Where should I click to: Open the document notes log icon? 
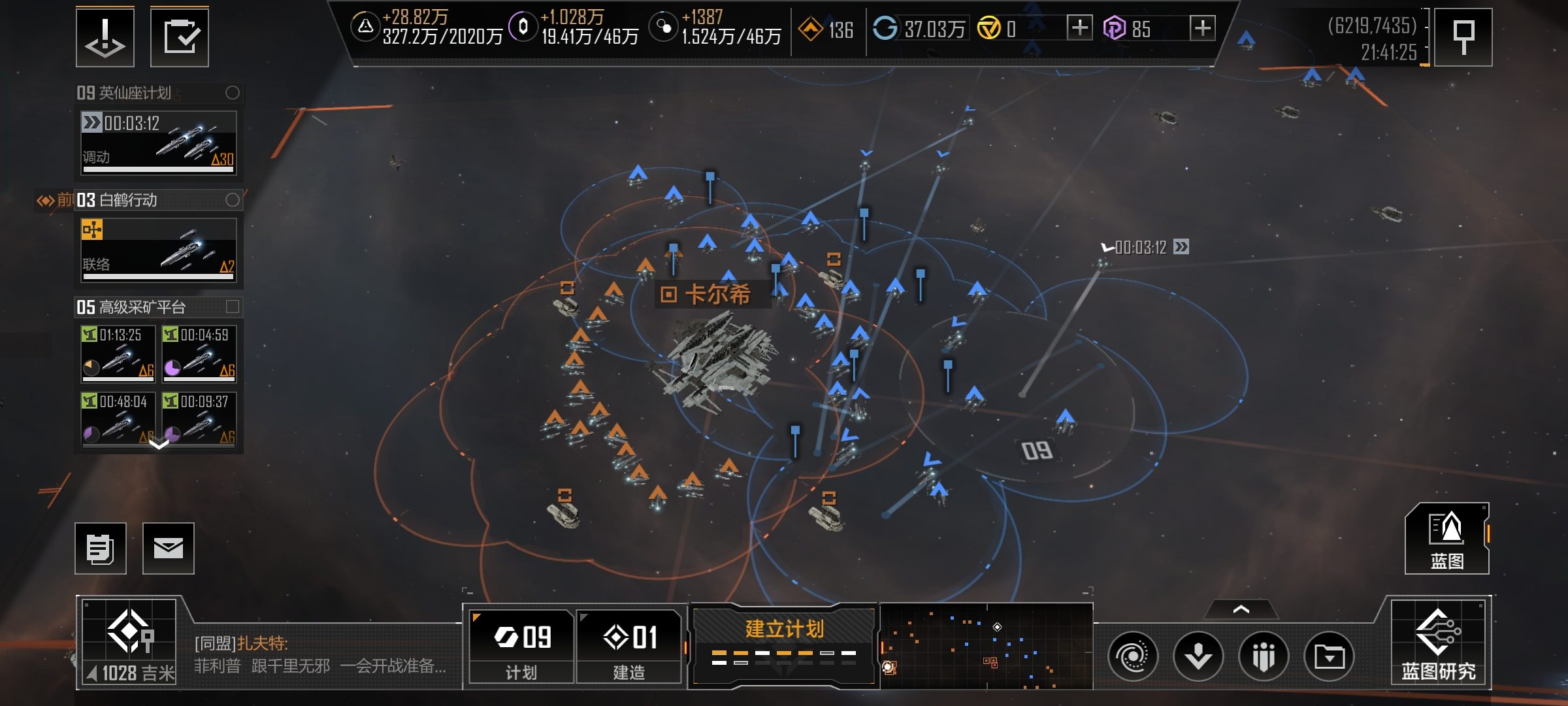pos(101,548)
